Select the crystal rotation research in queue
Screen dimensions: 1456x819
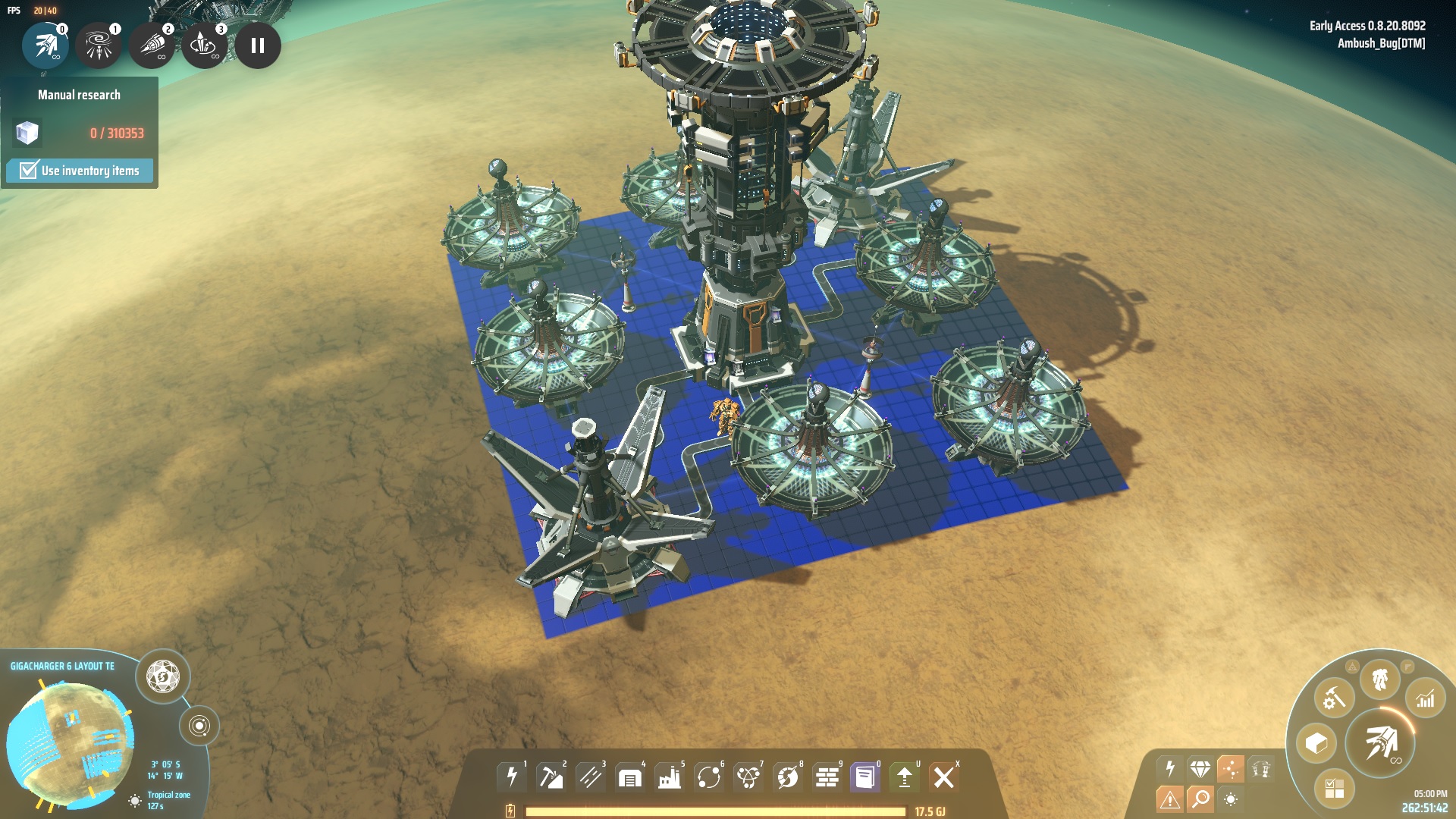coord(204,45)
